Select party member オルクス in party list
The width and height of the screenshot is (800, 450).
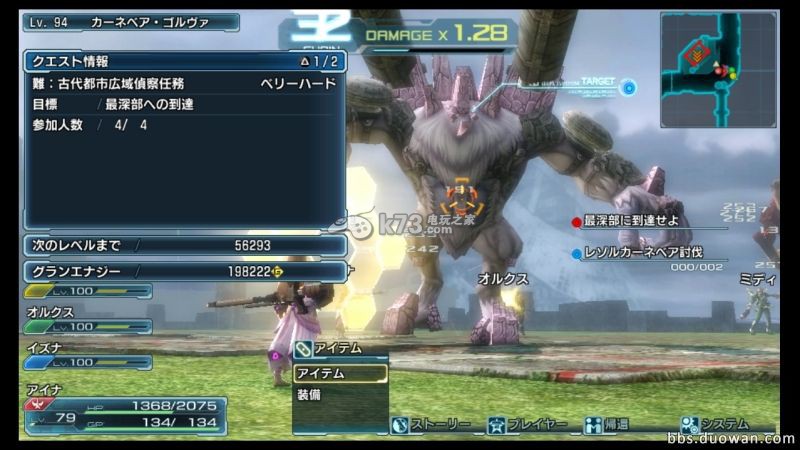point(88,320)
